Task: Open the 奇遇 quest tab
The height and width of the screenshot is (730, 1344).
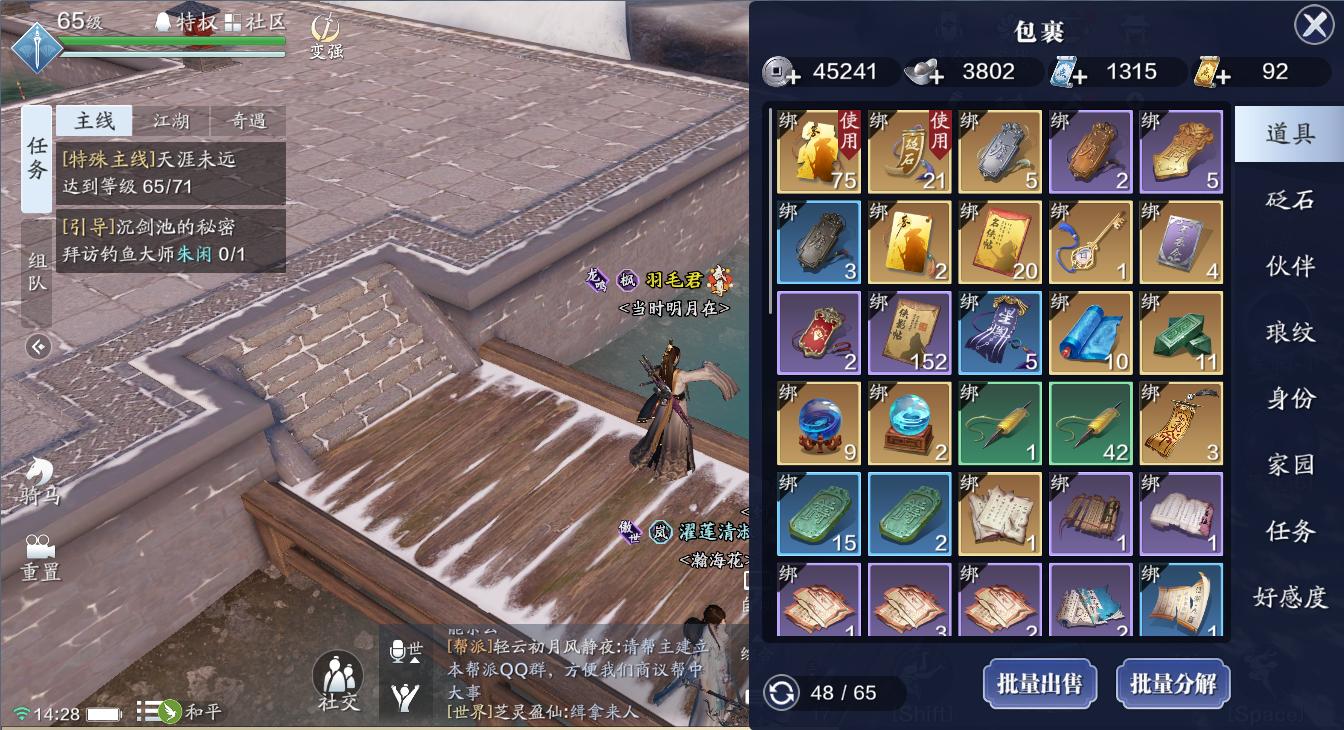Action: pos(247,121)
